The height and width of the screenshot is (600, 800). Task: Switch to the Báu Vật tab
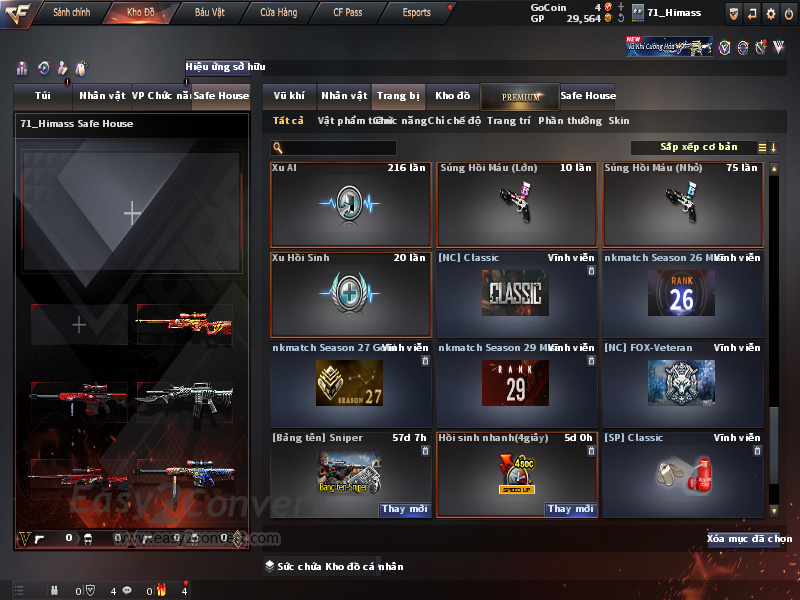[x=210, y=13]
